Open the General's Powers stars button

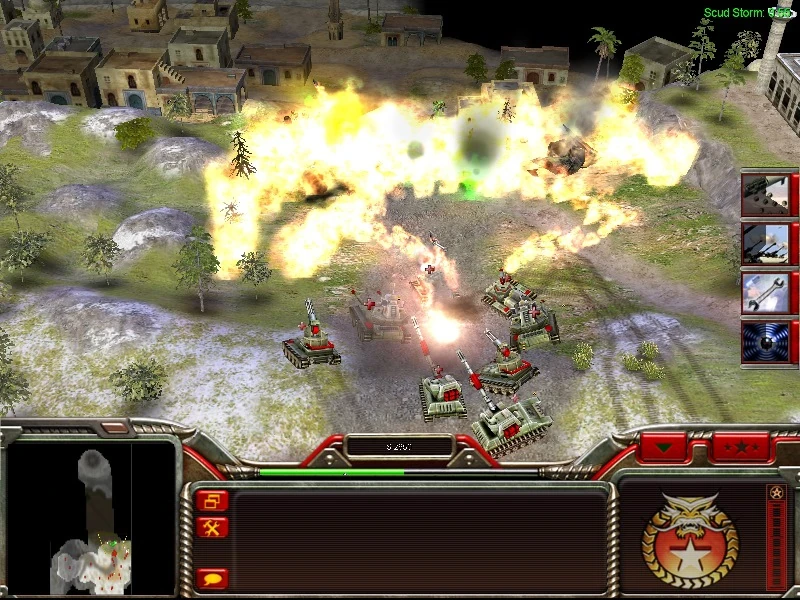tap(739, 448)
